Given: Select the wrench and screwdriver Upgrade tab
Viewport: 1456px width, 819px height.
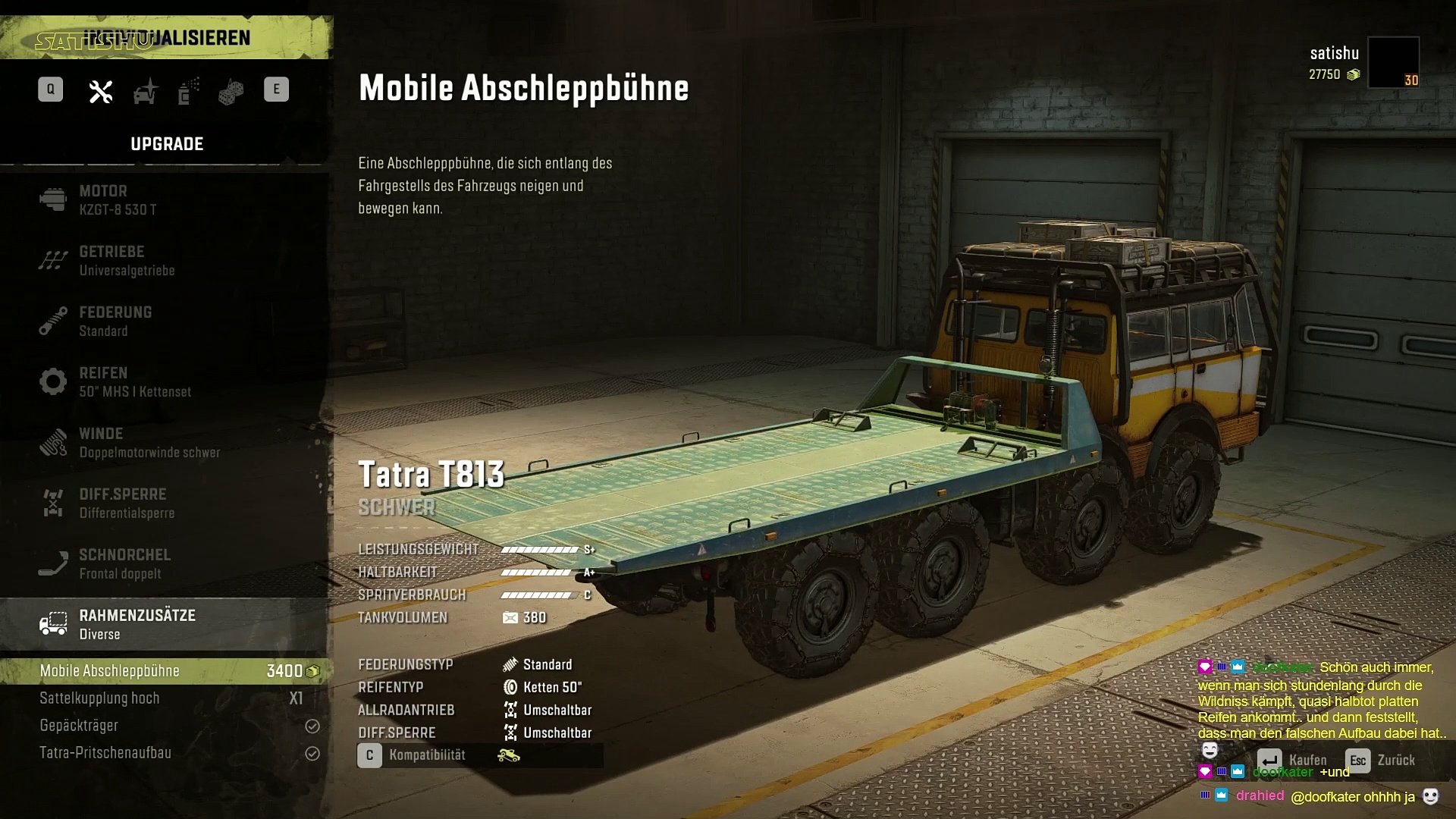Looking at the screenshot, I should [x=101, y=91].
